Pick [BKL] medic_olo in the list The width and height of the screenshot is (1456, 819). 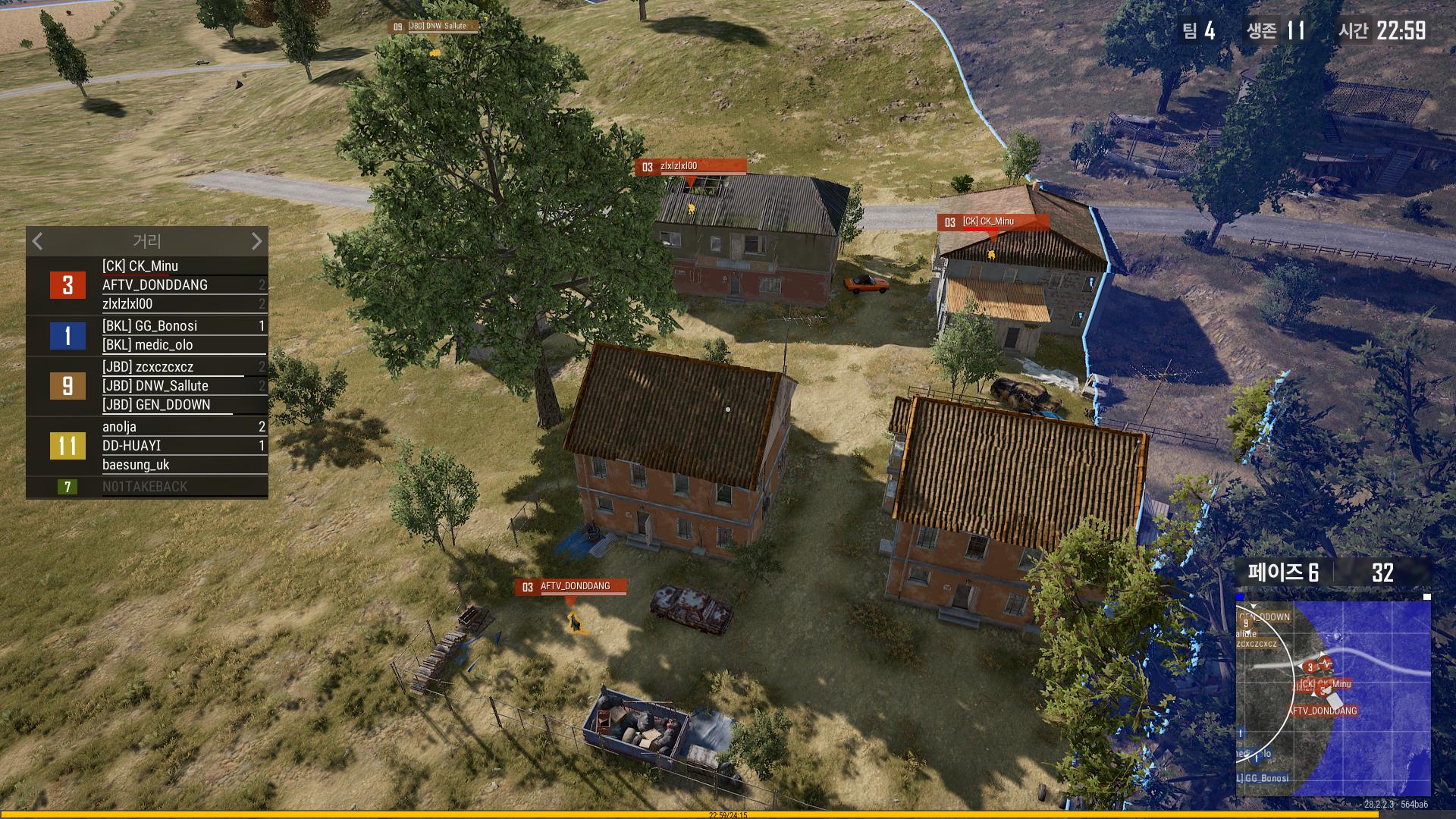pos(182,345)
